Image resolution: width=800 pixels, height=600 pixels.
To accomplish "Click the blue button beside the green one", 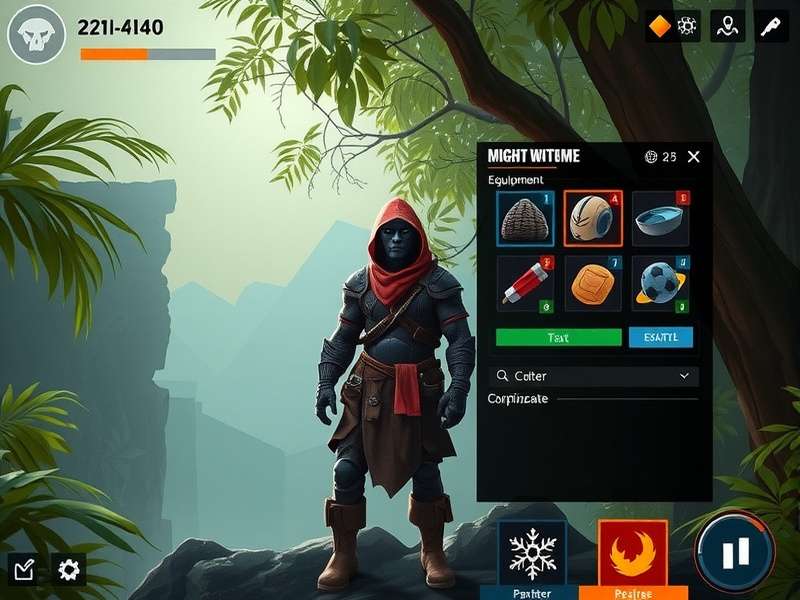I will coord(660,337).
